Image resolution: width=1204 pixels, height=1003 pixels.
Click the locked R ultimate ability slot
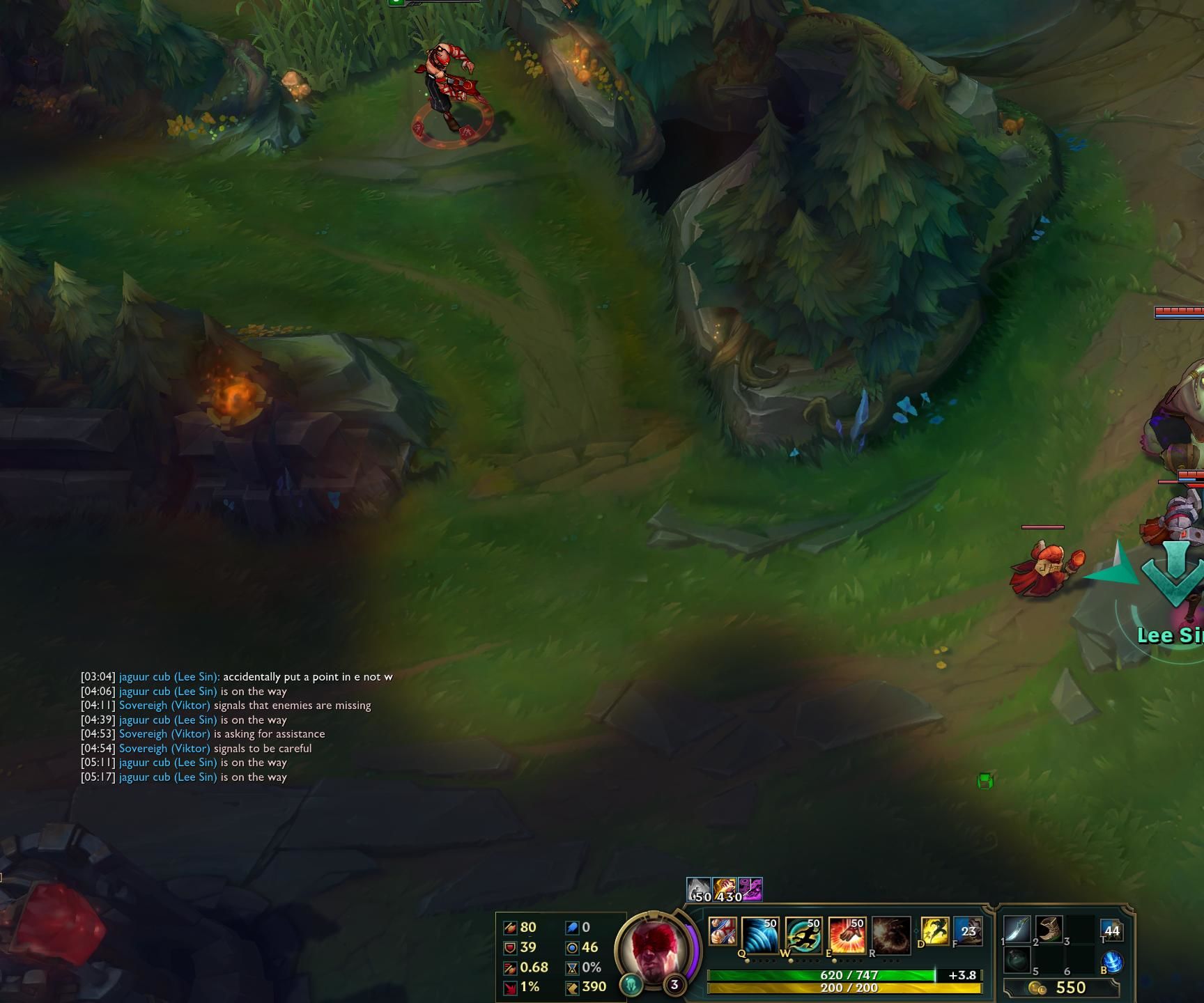891,932
